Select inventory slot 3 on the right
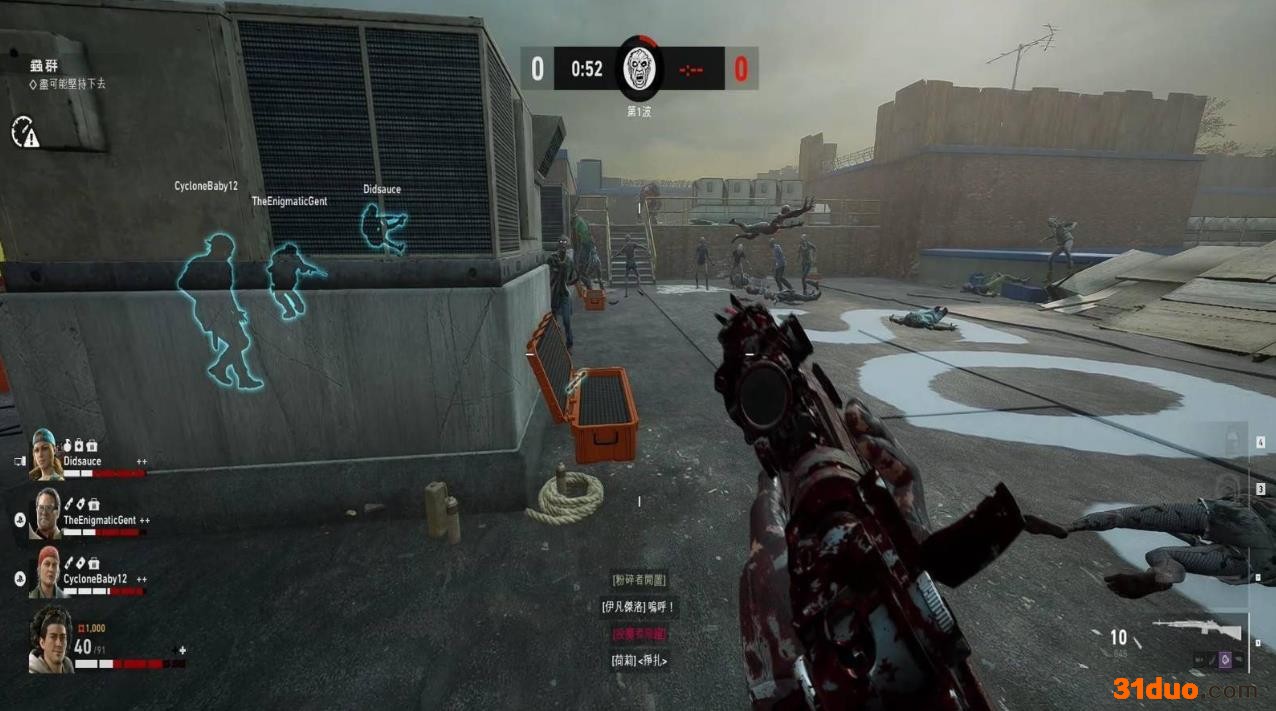This screenshot has height=711, width=1276. (1260, 489)
